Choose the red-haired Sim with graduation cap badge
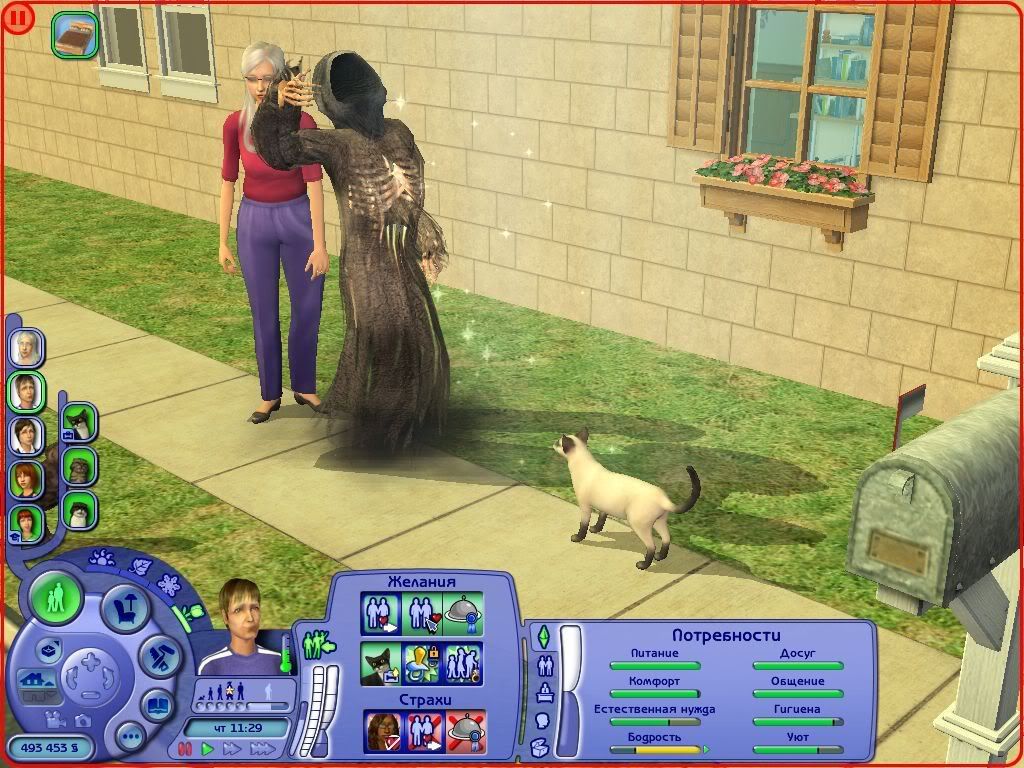1024x768 pixels. pos(26,522)
